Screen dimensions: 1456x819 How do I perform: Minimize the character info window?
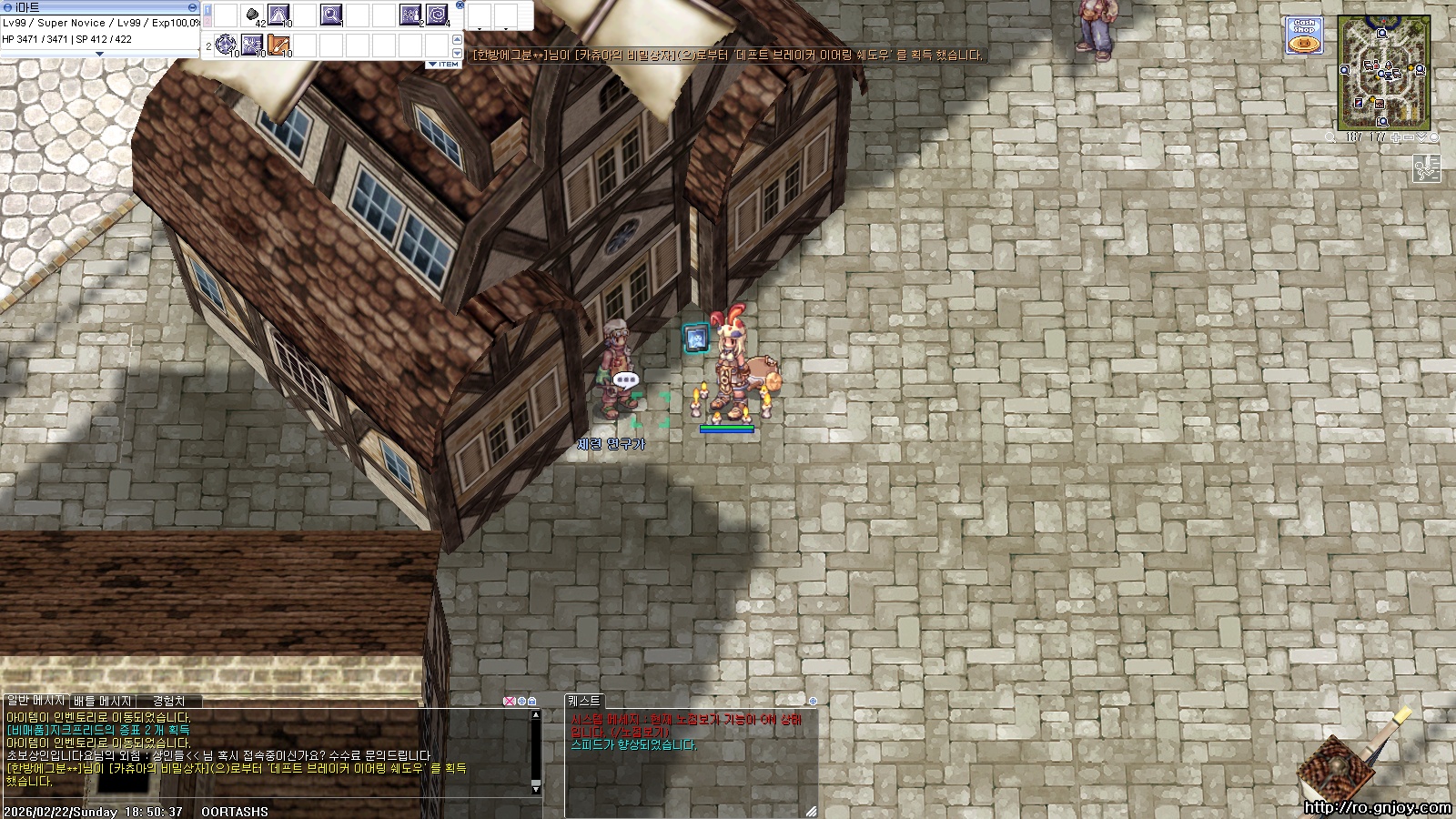tap(192, 7)
